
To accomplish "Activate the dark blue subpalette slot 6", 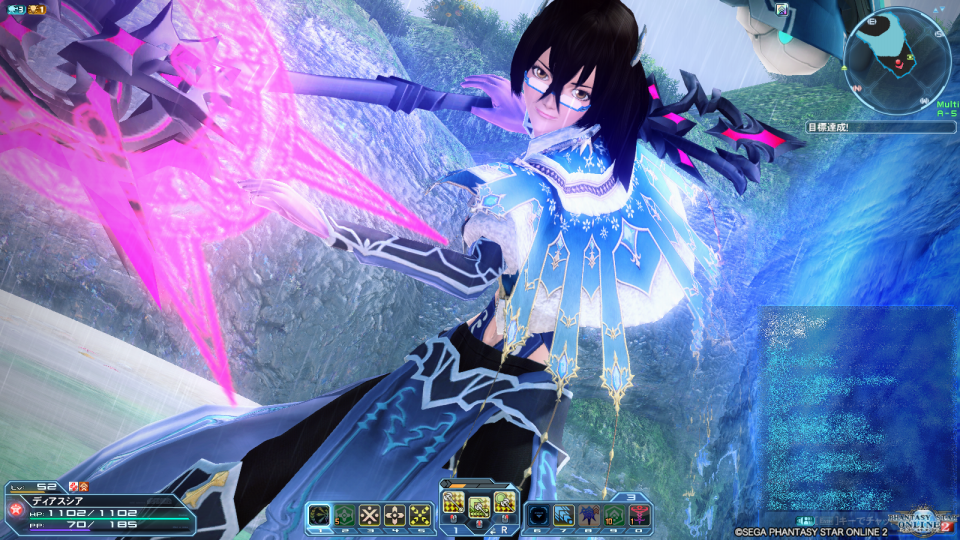I will (x=539, y=513).
